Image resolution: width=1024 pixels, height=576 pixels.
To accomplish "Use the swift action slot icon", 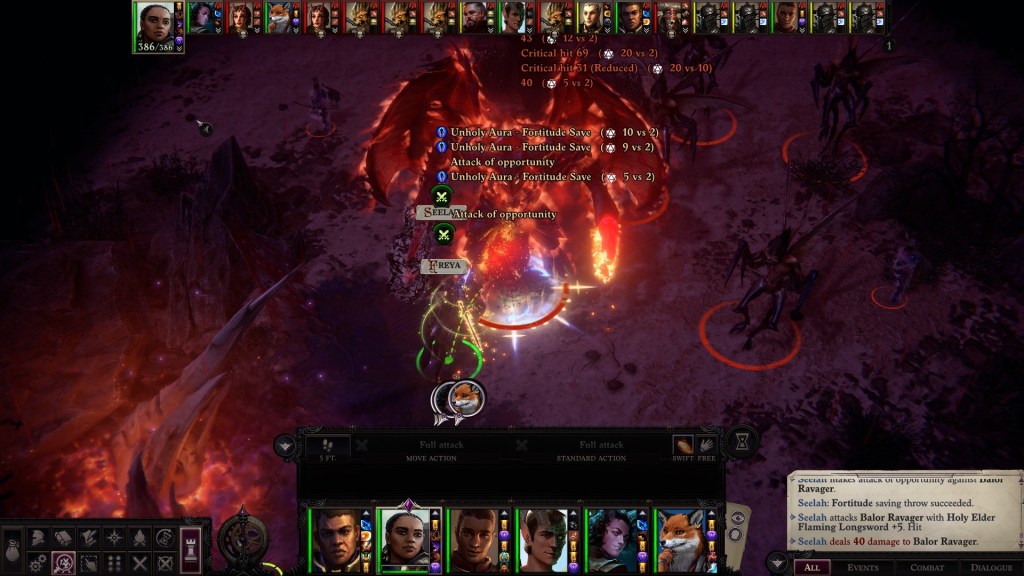I will pyautogui.click(x=683, y=445).
